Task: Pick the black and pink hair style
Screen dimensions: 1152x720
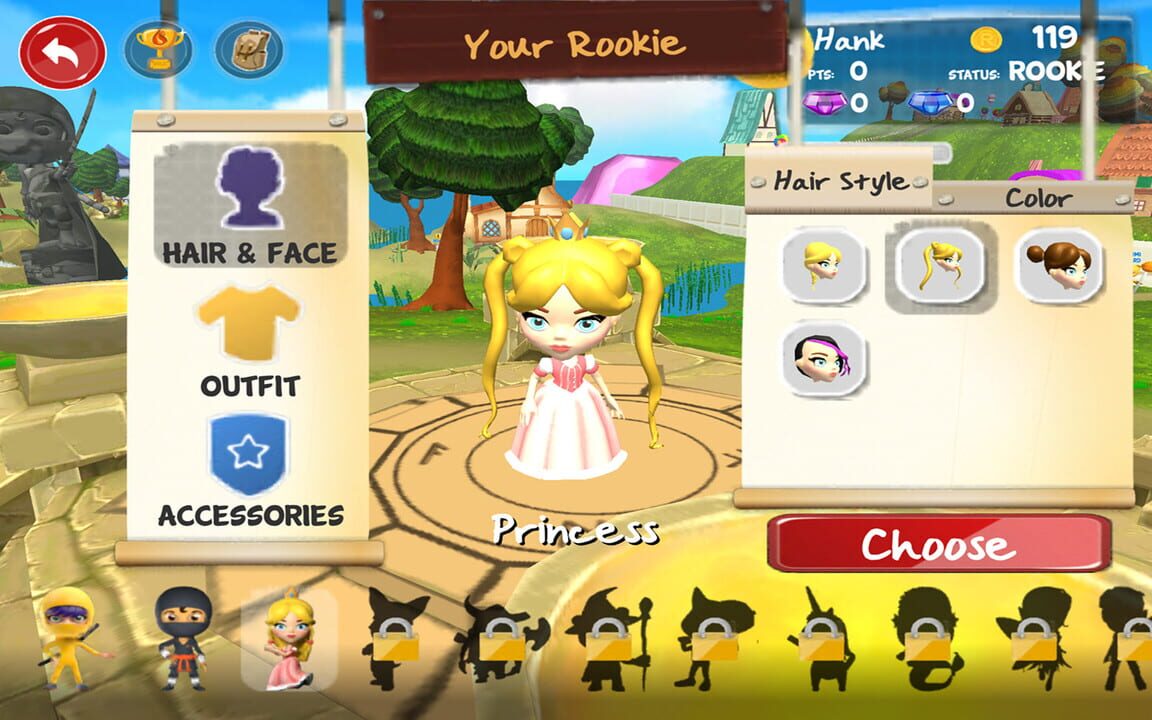Action: tap(824, 358)
